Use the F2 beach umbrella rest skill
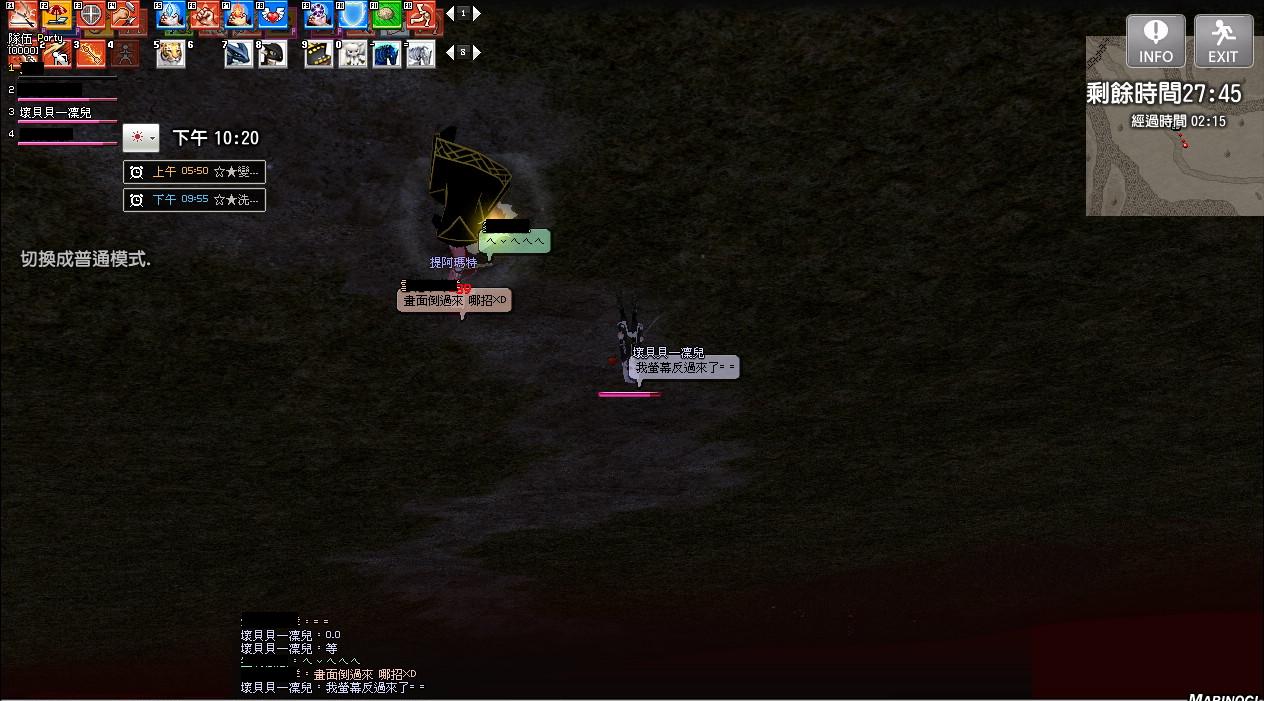 point(57,15)
